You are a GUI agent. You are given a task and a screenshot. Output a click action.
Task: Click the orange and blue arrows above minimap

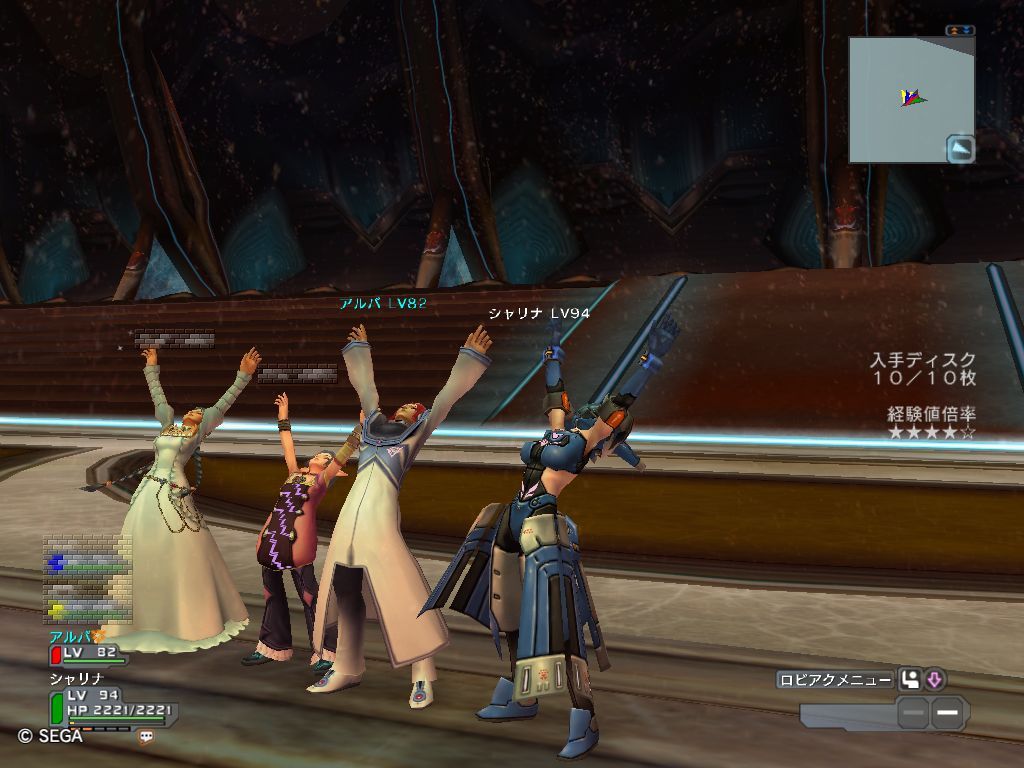pyautogui.click(x=959, y=31)
